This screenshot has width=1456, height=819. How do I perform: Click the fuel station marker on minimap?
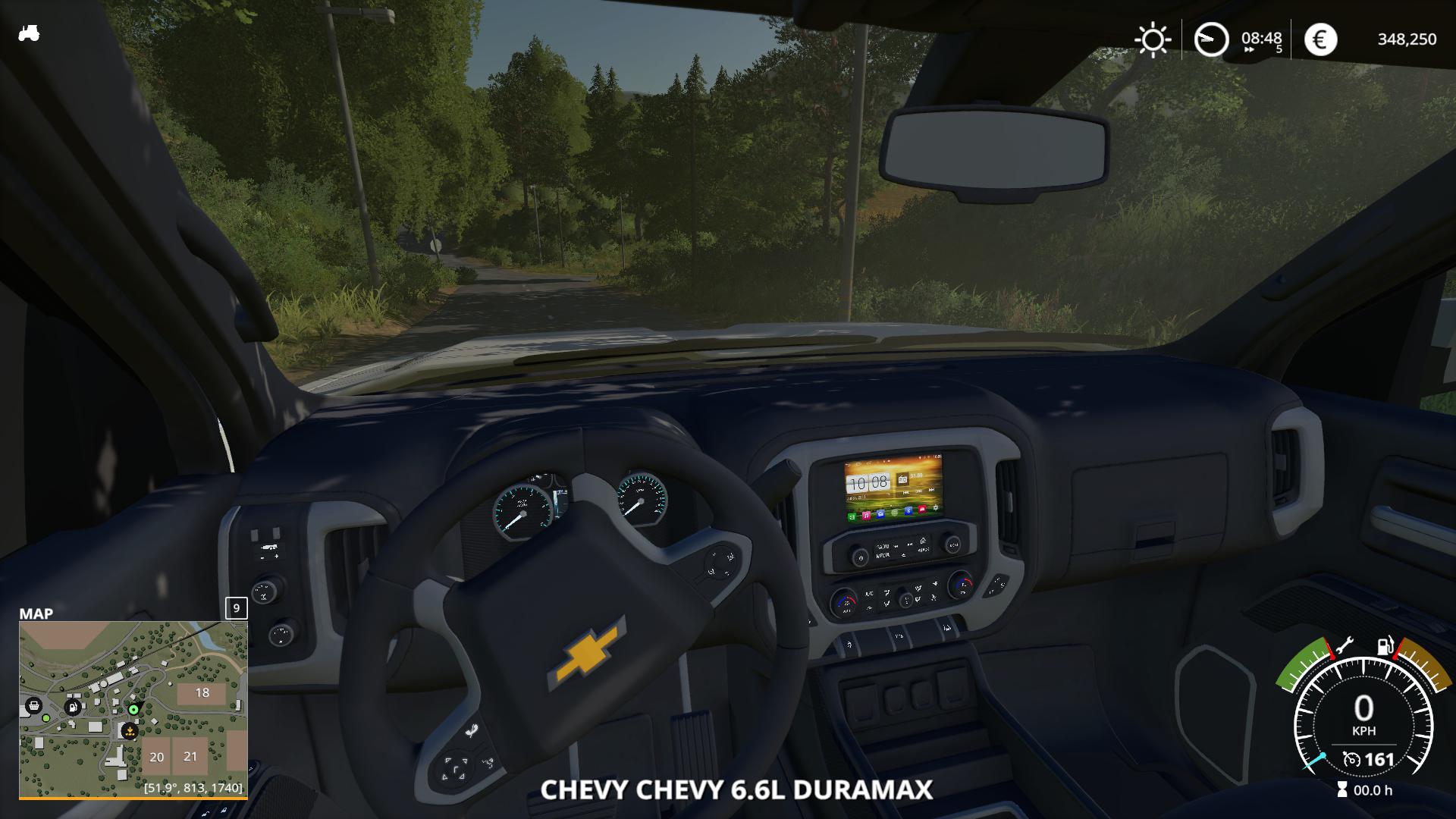pos(73,707)
